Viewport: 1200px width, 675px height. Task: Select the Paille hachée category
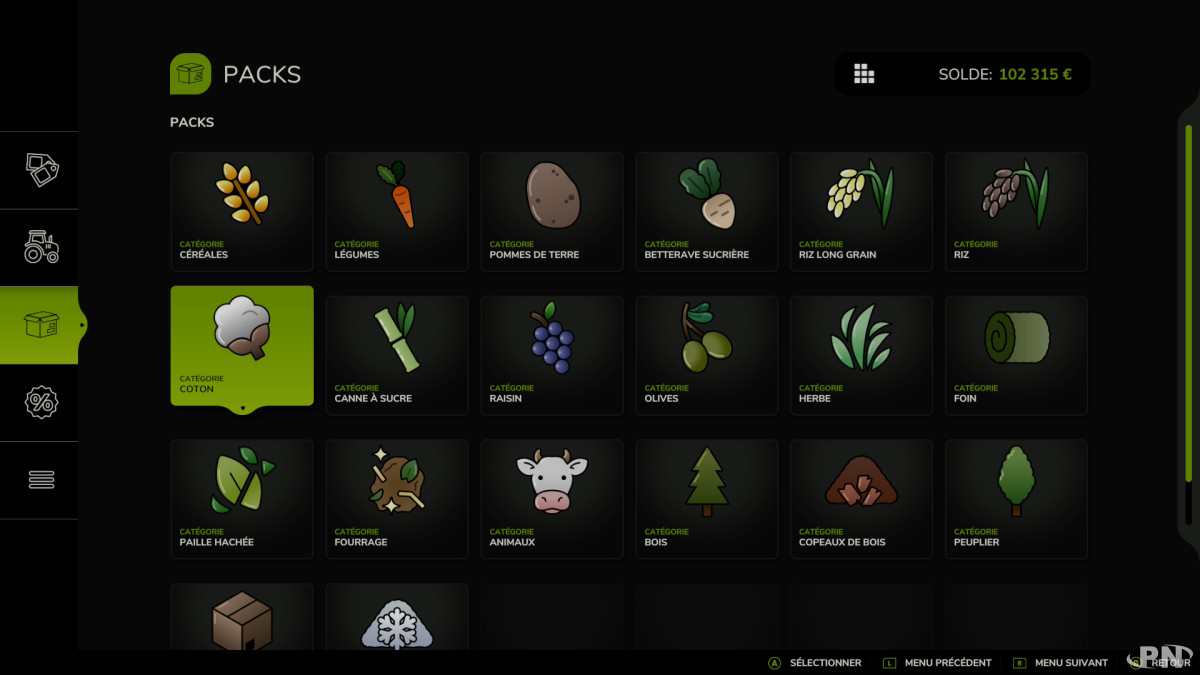pyautogui.click(x=242, y=499)
